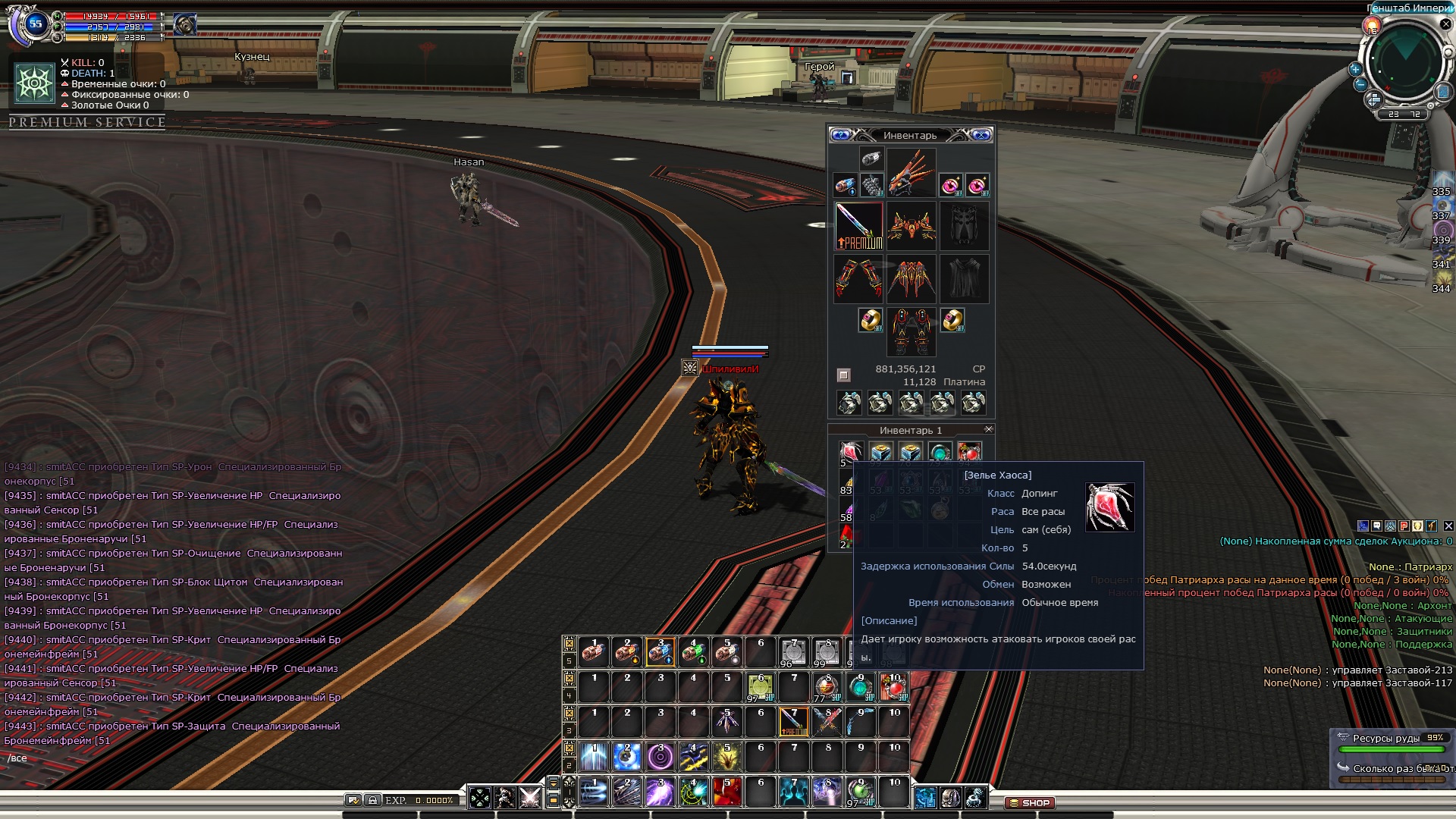Click the PREMIUM SERVICE banner
This screenshot has width=1456, height=819.
(x=87, y=122)
